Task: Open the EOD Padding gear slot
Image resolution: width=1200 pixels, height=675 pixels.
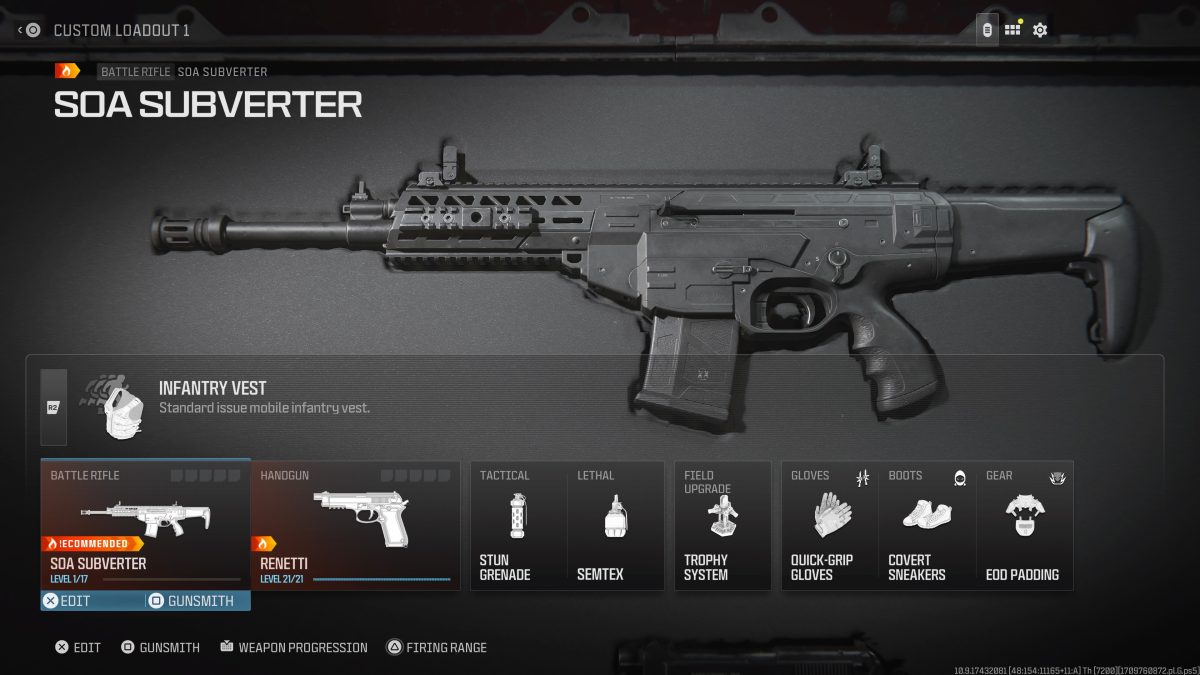Action: coord(1024,525)
